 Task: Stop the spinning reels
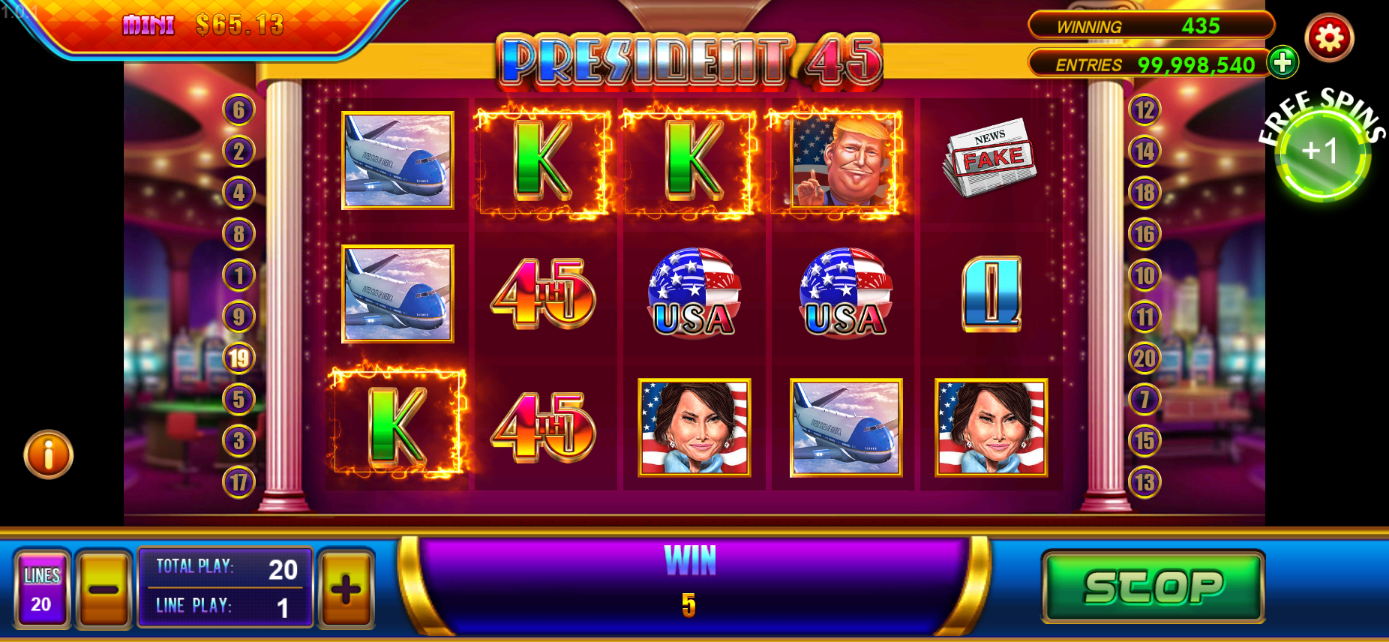(1153, 587)
